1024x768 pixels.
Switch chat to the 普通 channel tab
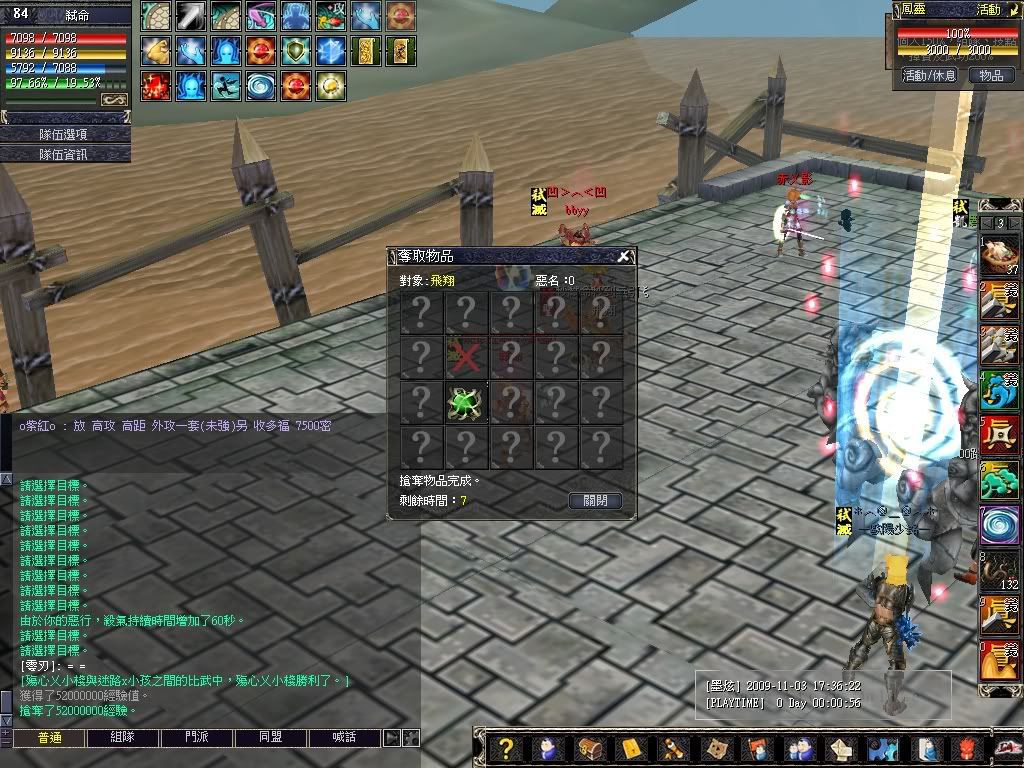48,738
